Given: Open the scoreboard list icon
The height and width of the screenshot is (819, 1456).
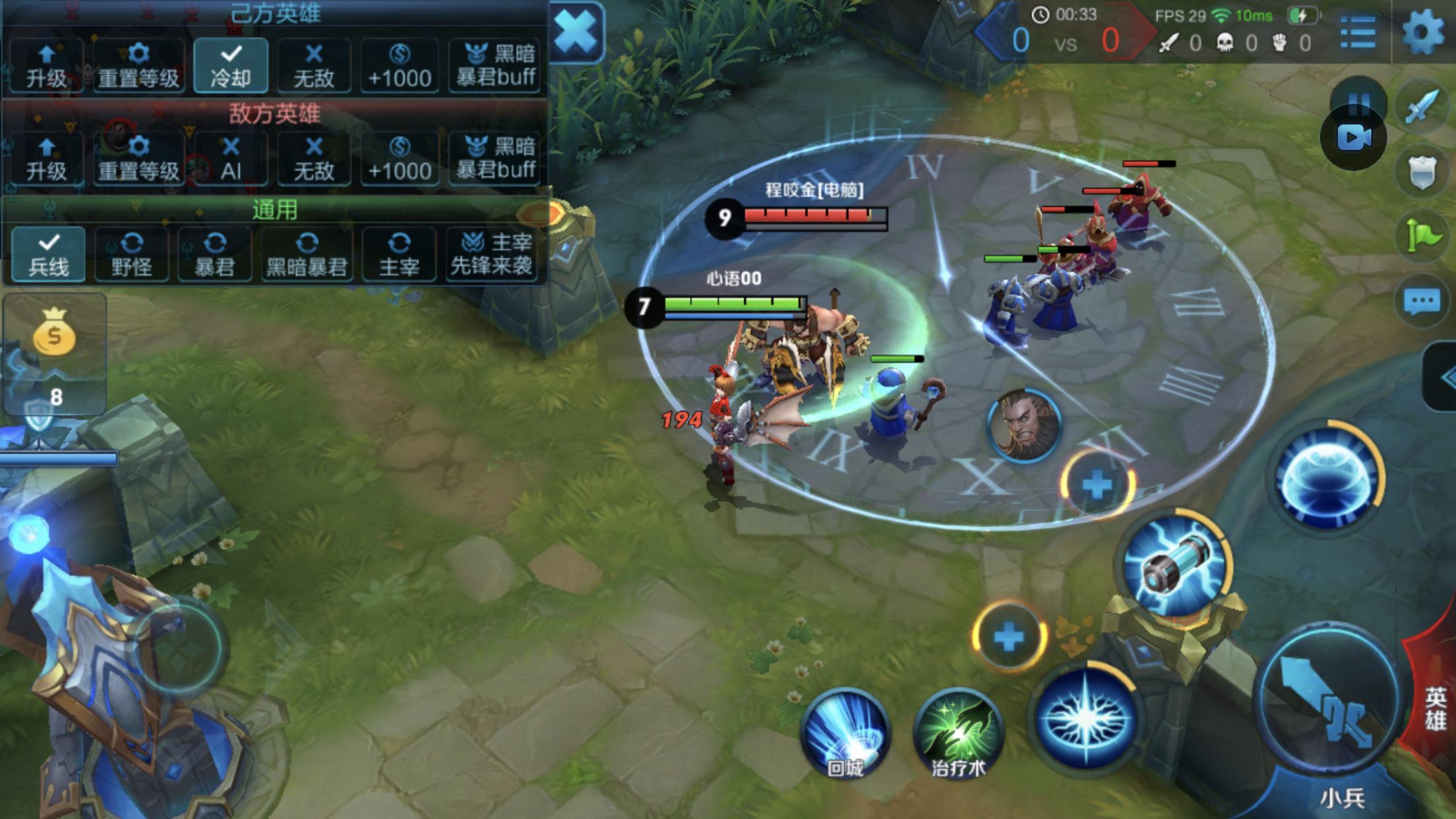Looking at the screenshot, I should point(1358,32).
